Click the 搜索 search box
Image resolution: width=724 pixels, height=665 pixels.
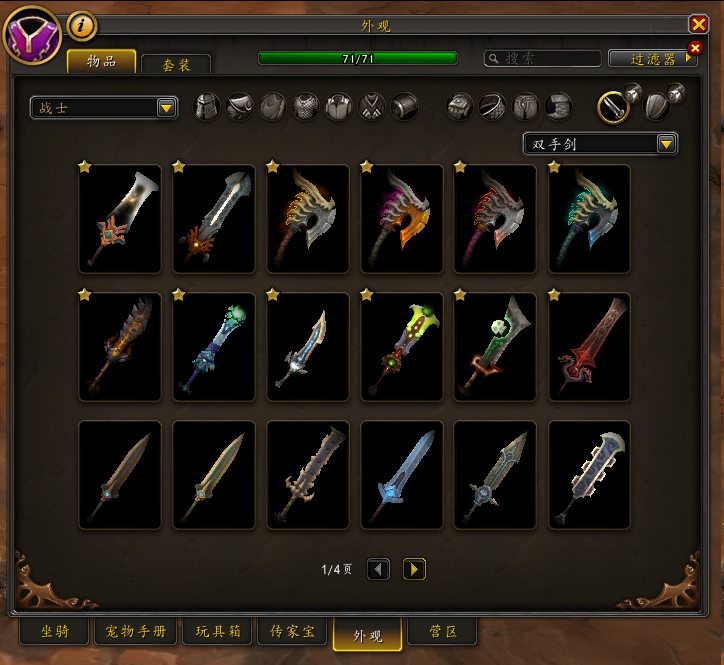click(x=543, y=59)
